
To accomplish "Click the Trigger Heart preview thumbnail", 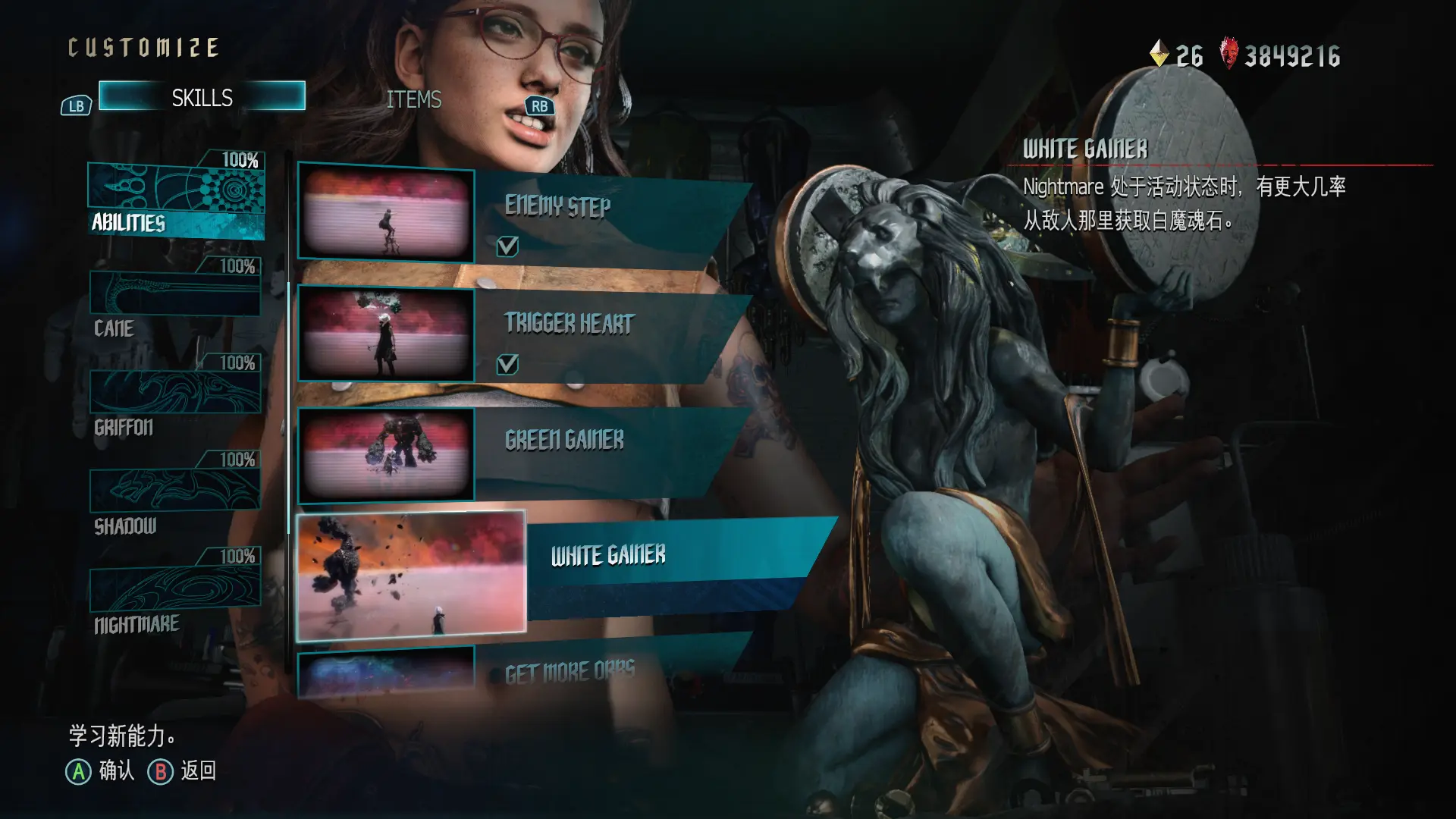I will (386, 334).
